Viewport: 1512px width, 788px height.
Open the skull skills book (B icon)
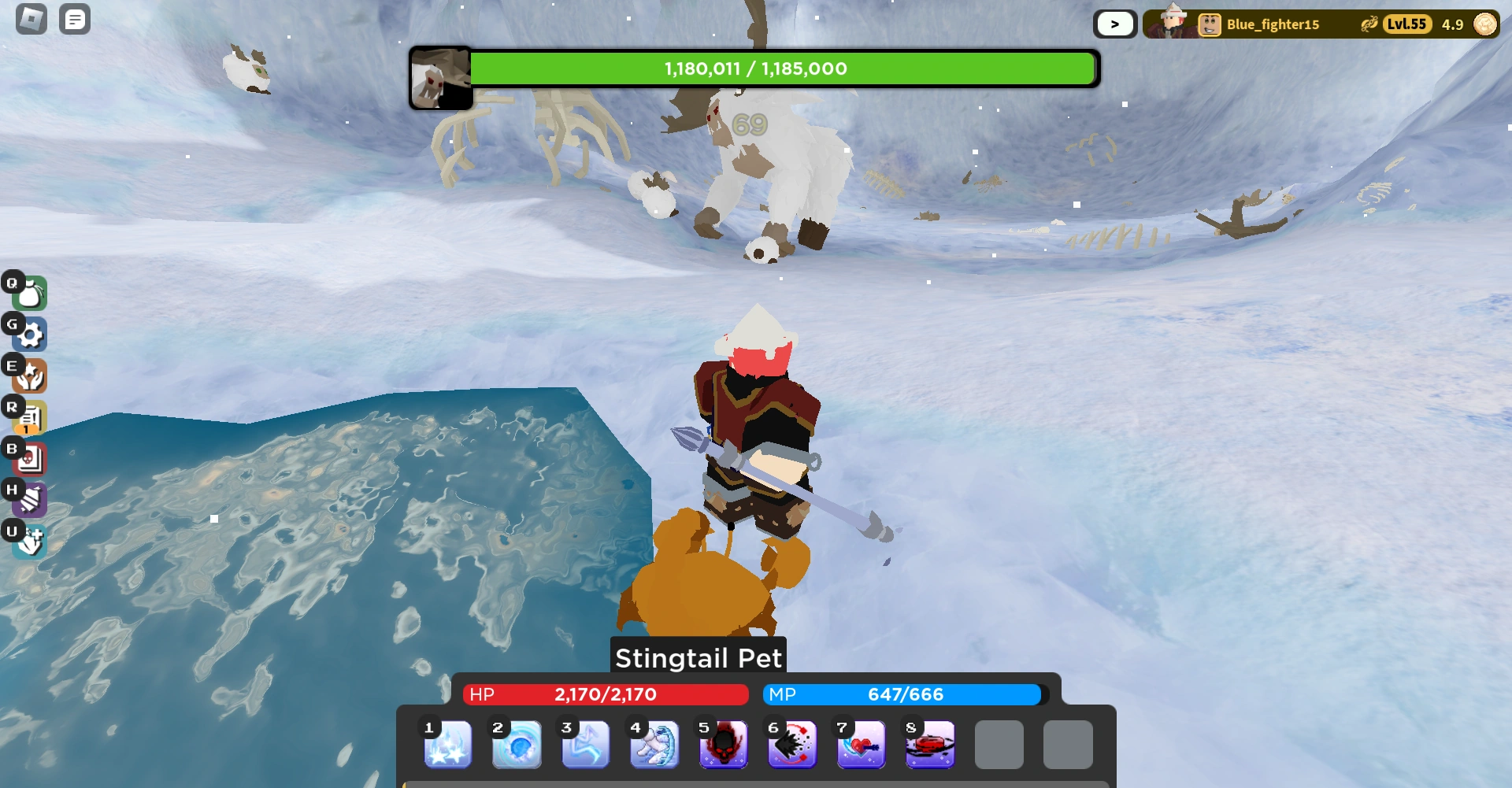29,459
